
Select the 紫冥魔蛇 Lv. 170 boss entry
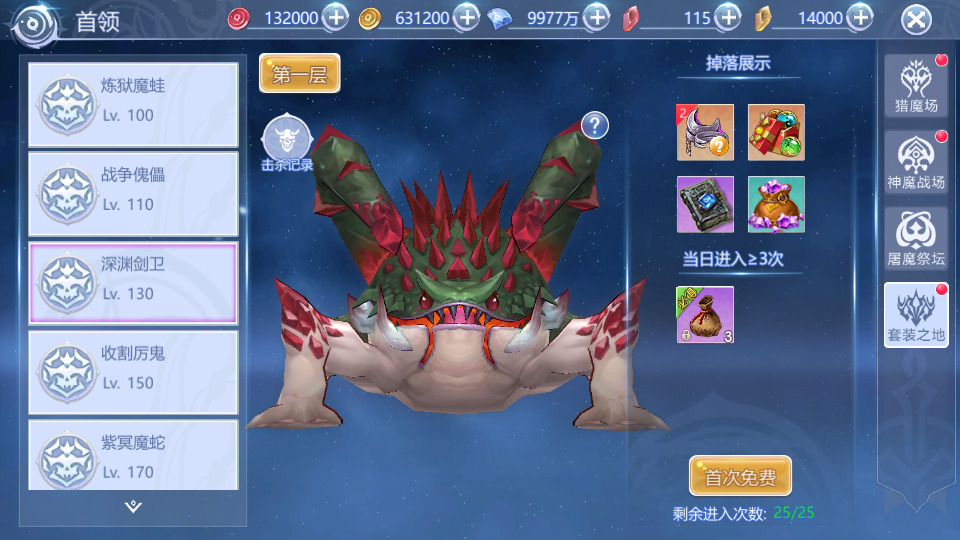[134, 456]
